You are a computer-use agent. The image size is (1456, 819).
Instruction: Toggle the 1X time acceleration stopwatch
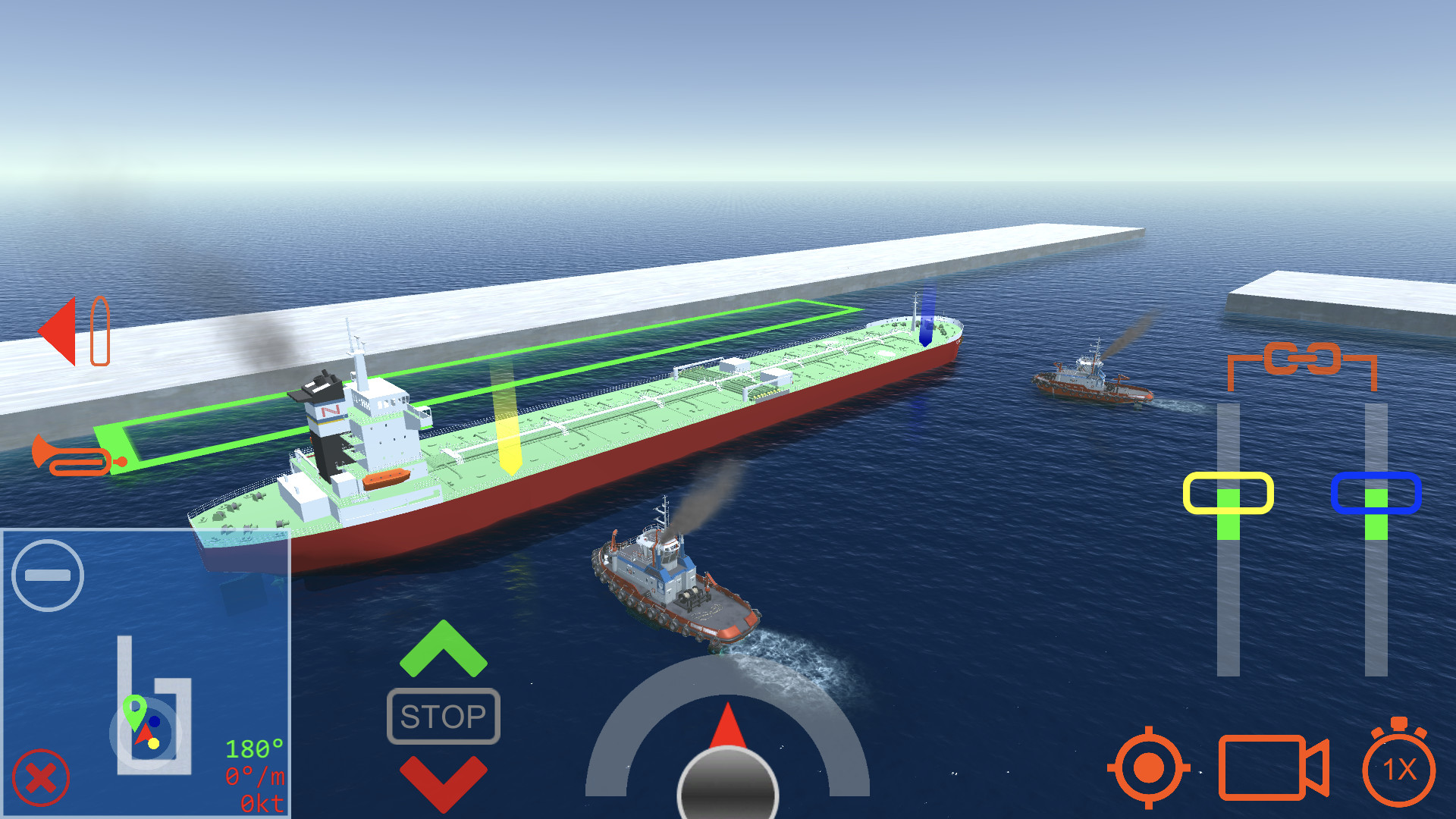pyautogui.click(x=1400, y=770)
